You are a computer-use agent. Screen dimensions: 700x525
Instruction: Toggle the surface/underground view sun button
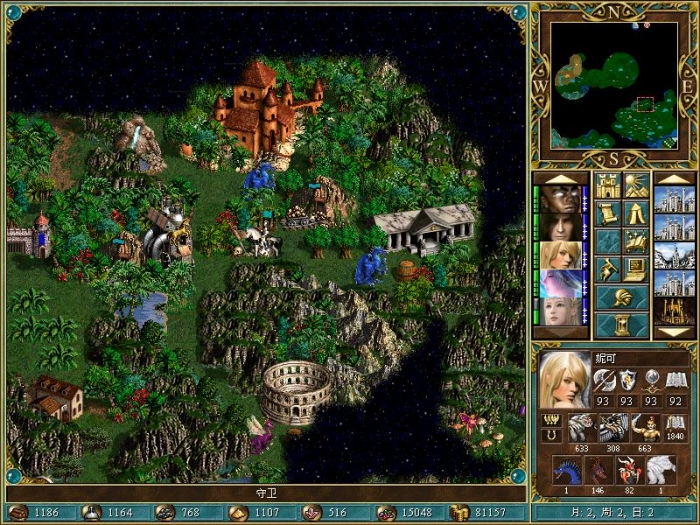pos(636,185)
